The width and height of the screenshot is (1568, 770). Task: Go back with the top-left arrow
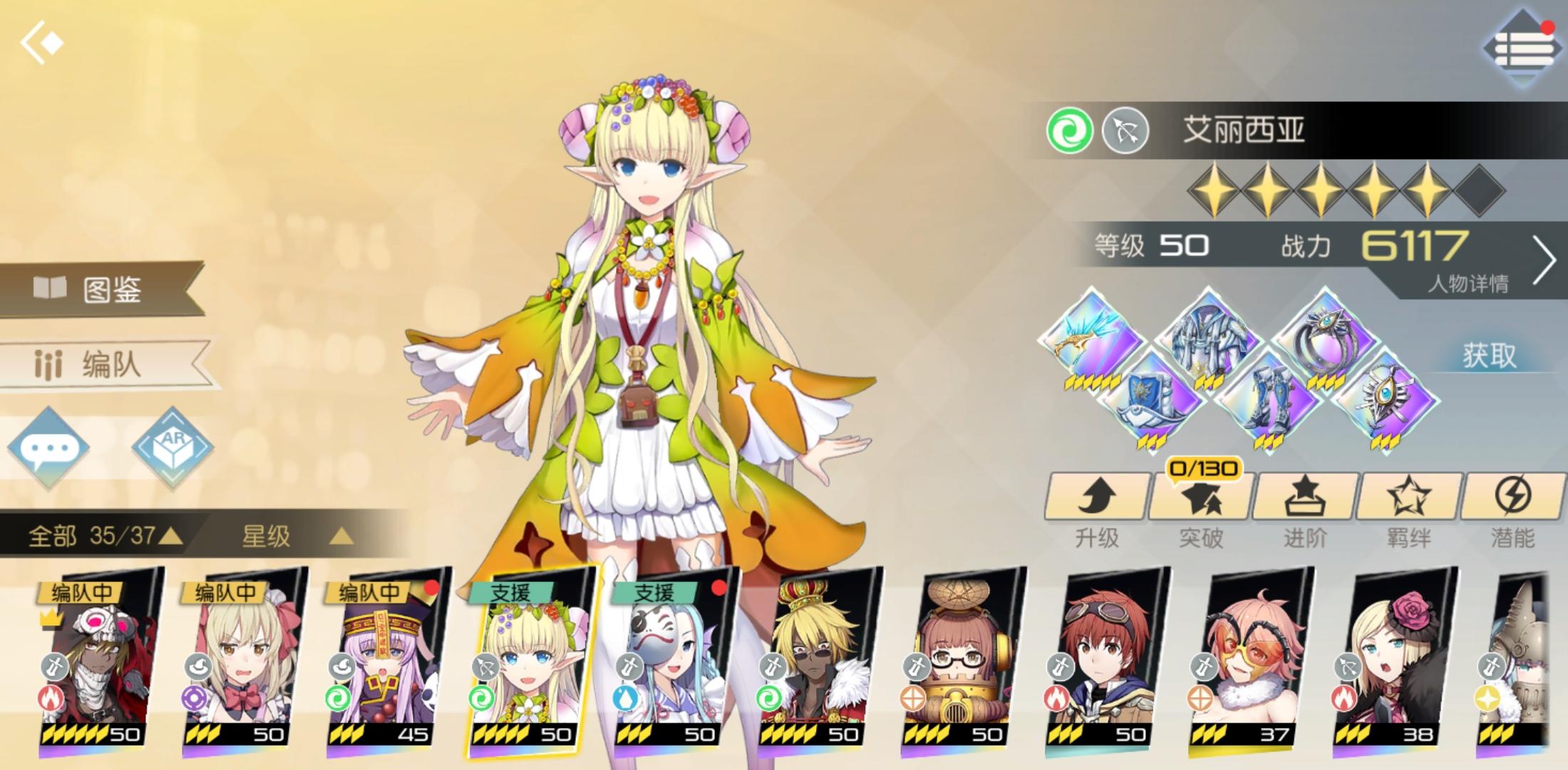41,43
